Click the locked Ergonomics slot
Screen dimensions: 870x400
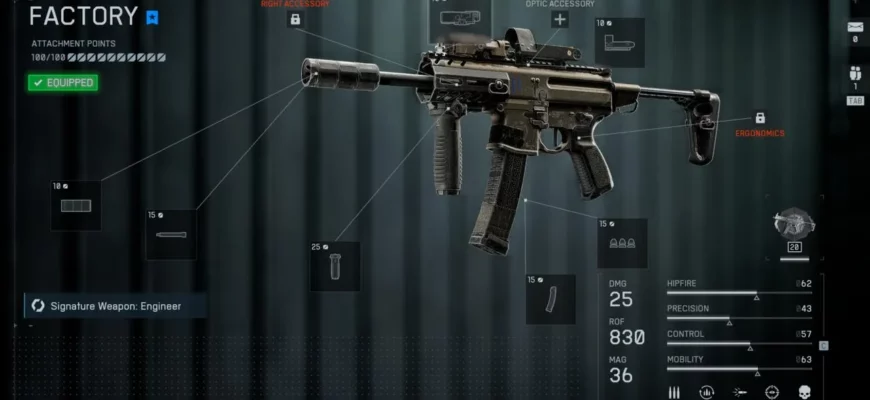click(x=760, y=118)
